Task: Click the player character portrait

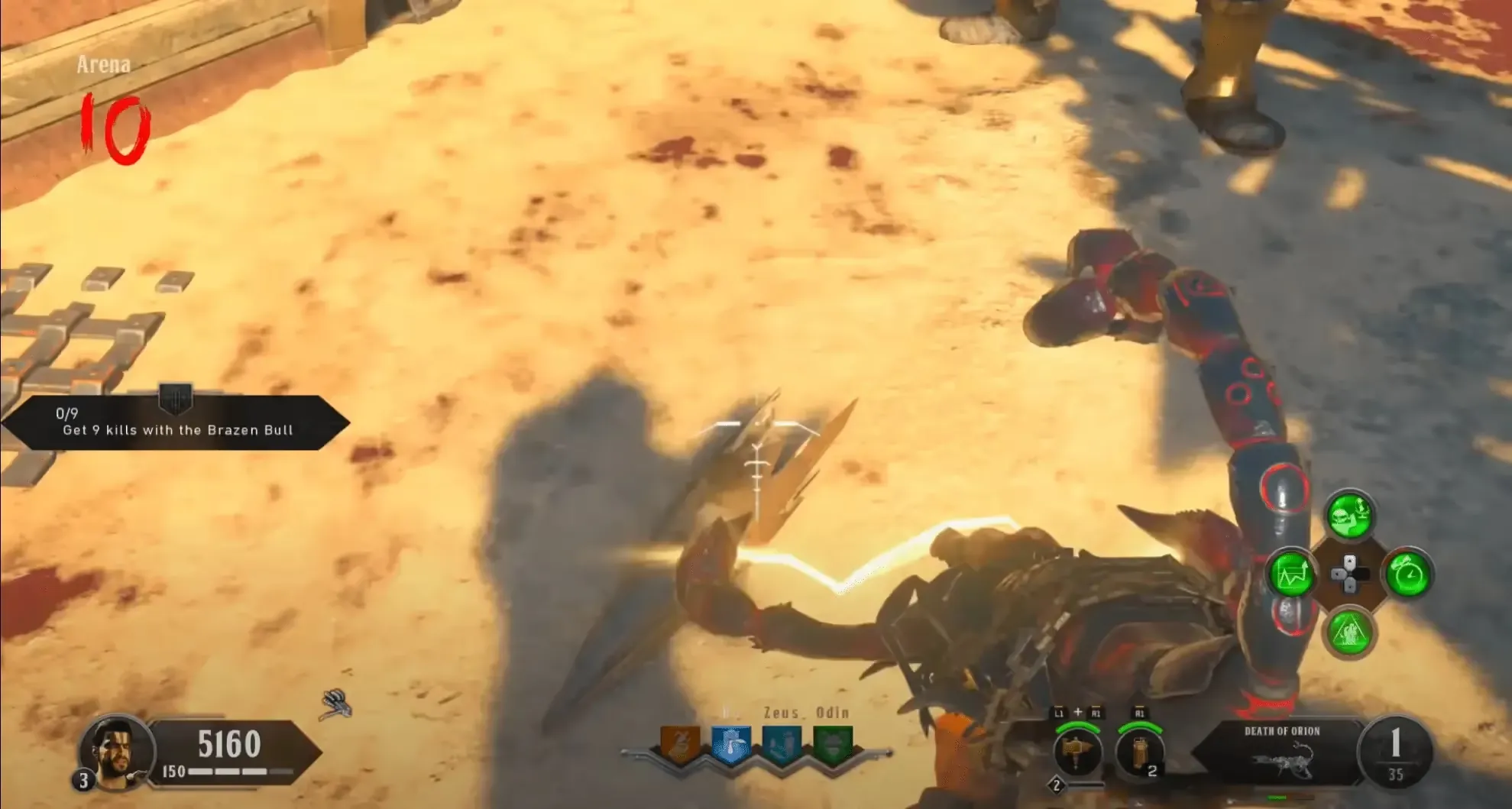Action: point(115,749)
